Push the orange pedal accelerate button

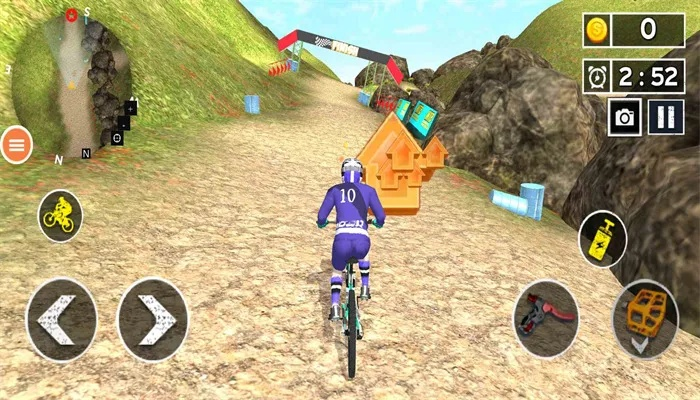tap(645, 320)
